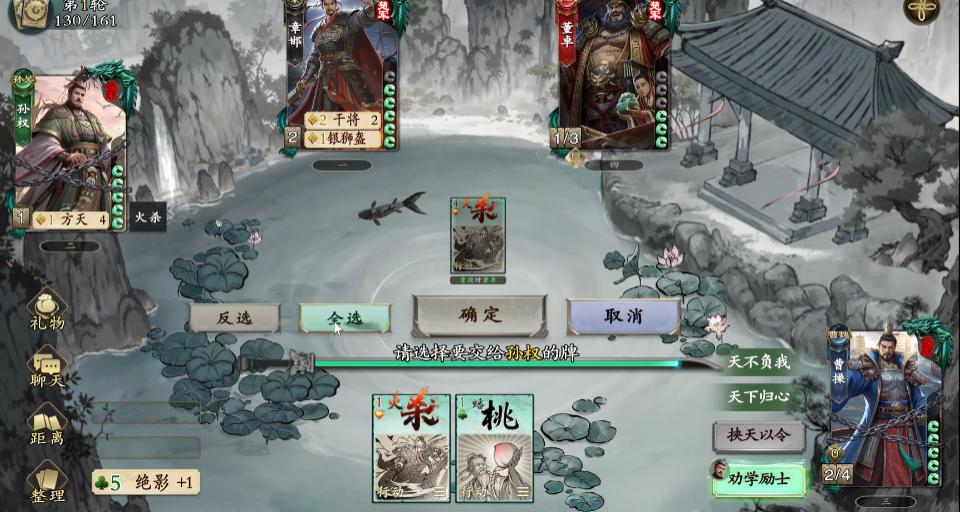This screenshot has width=960, height=512.
Task: Click the 确定 confirm button
Action: [480, 316]
